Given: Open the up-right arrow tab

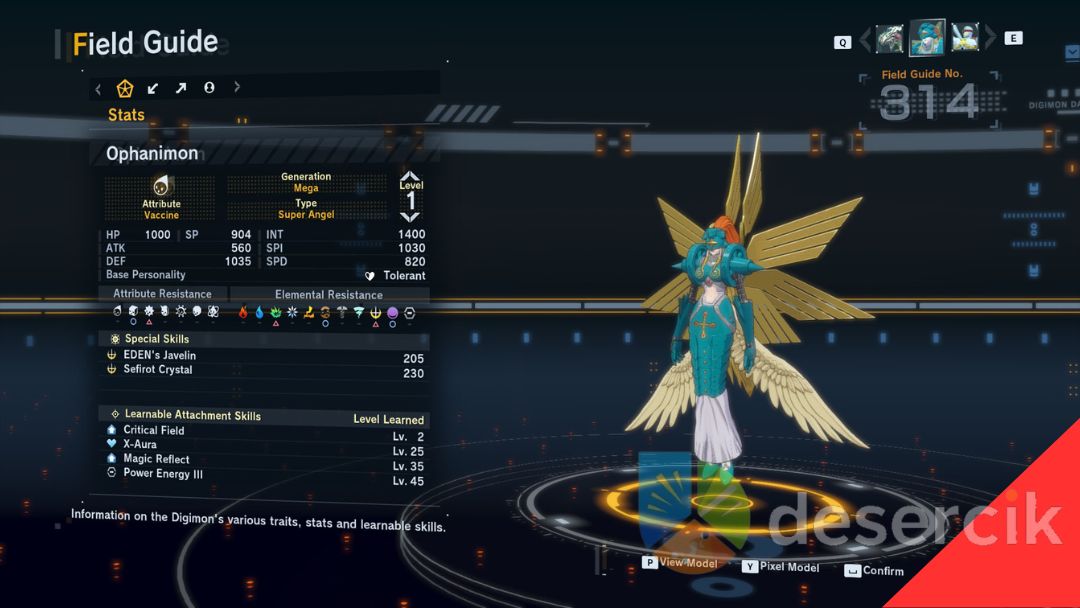Looking at the screenshot, I should [181, 88].
